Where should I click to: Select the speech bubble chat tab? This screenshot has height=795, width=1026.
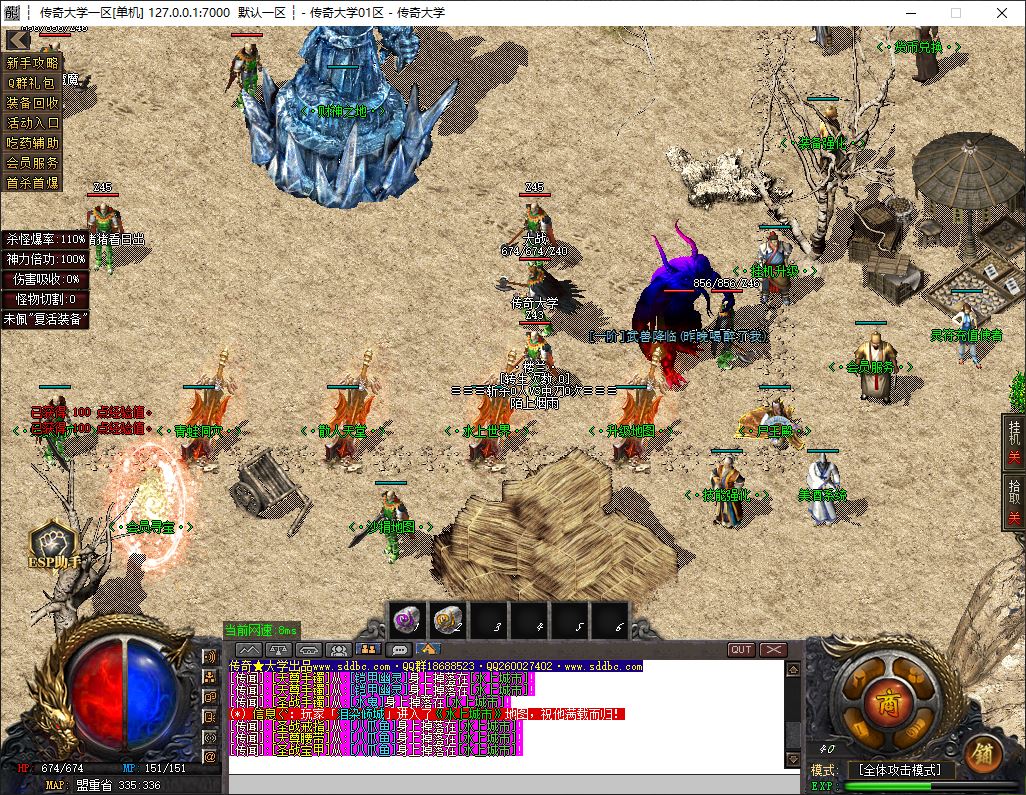tap(398, 650)
